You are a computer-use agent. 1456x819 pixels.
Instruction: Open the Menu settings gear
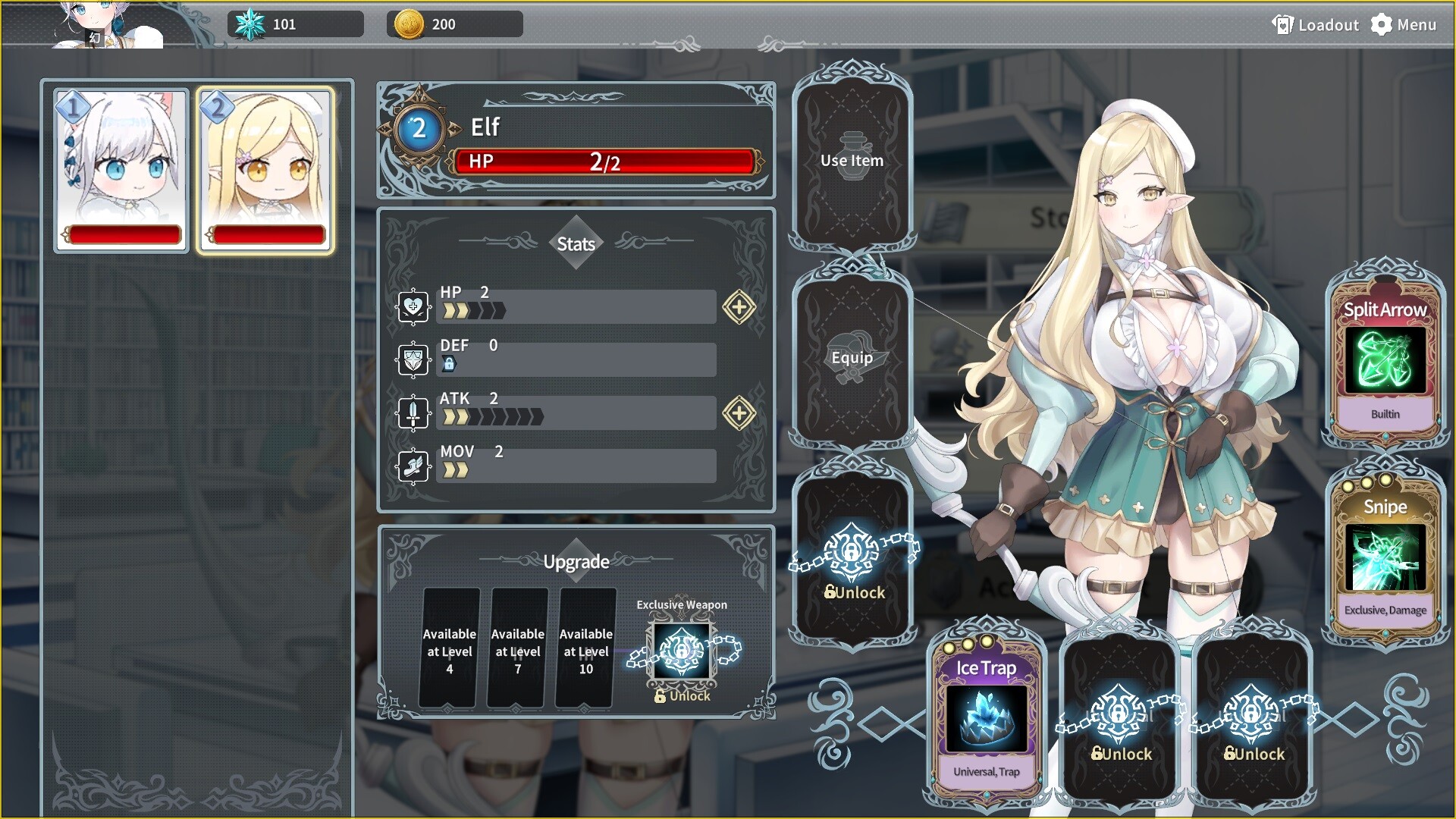click(x=1382, y=24)
